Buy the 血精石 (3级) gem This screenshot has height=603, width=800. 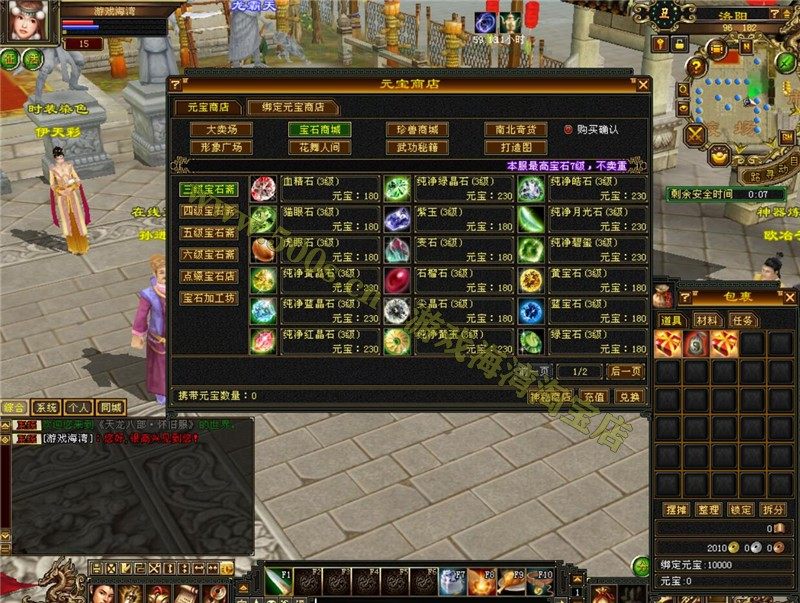click(264, 187)
